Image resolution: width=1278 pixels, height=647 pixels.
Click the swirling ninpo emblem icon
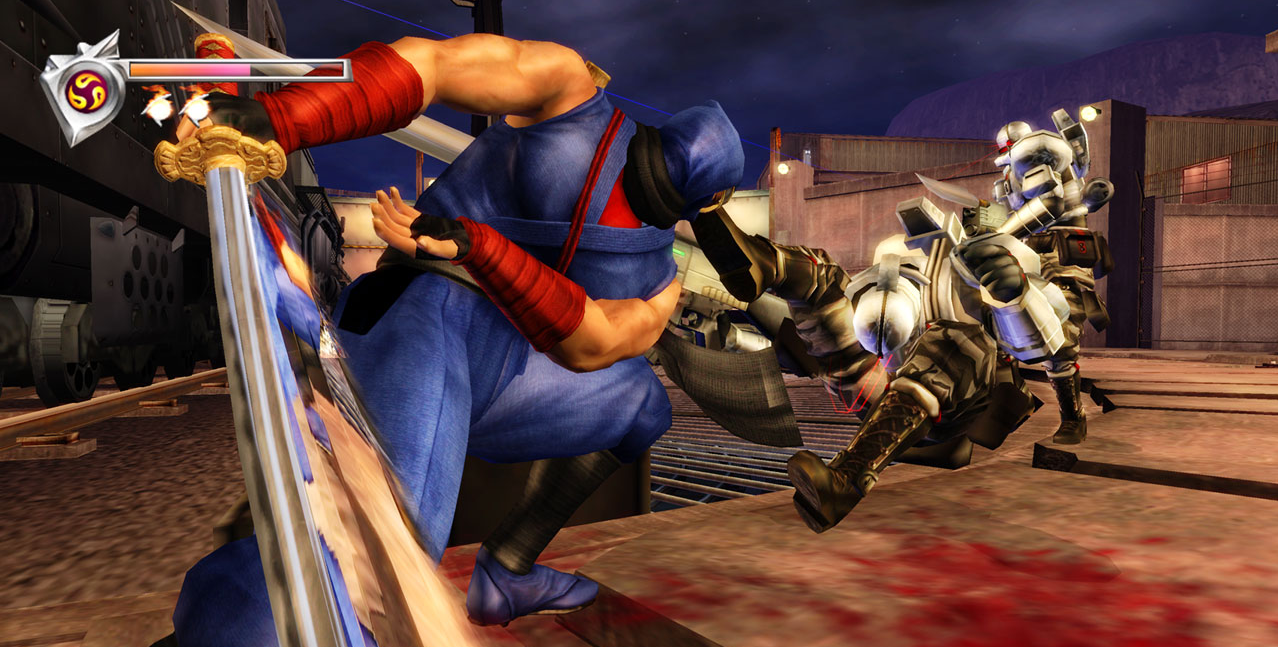coord(85,91)
